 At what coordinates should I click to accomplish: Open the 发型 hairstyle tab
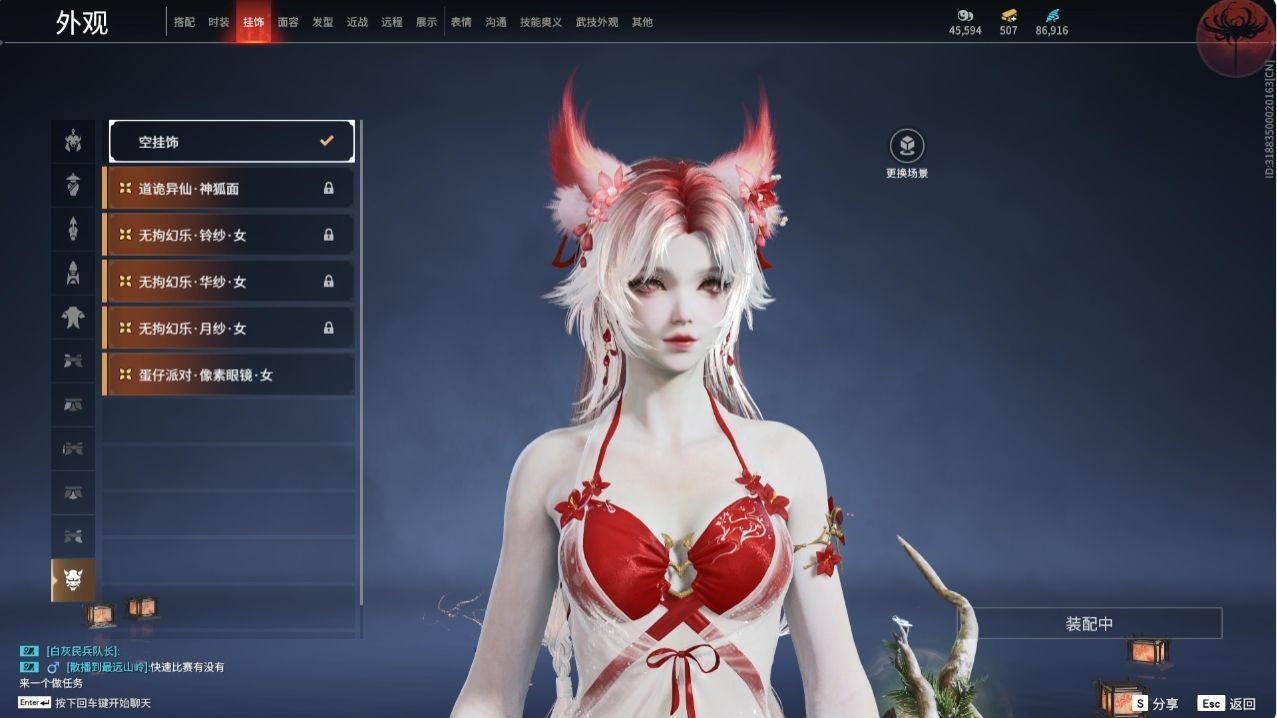[x=323, y=22]
